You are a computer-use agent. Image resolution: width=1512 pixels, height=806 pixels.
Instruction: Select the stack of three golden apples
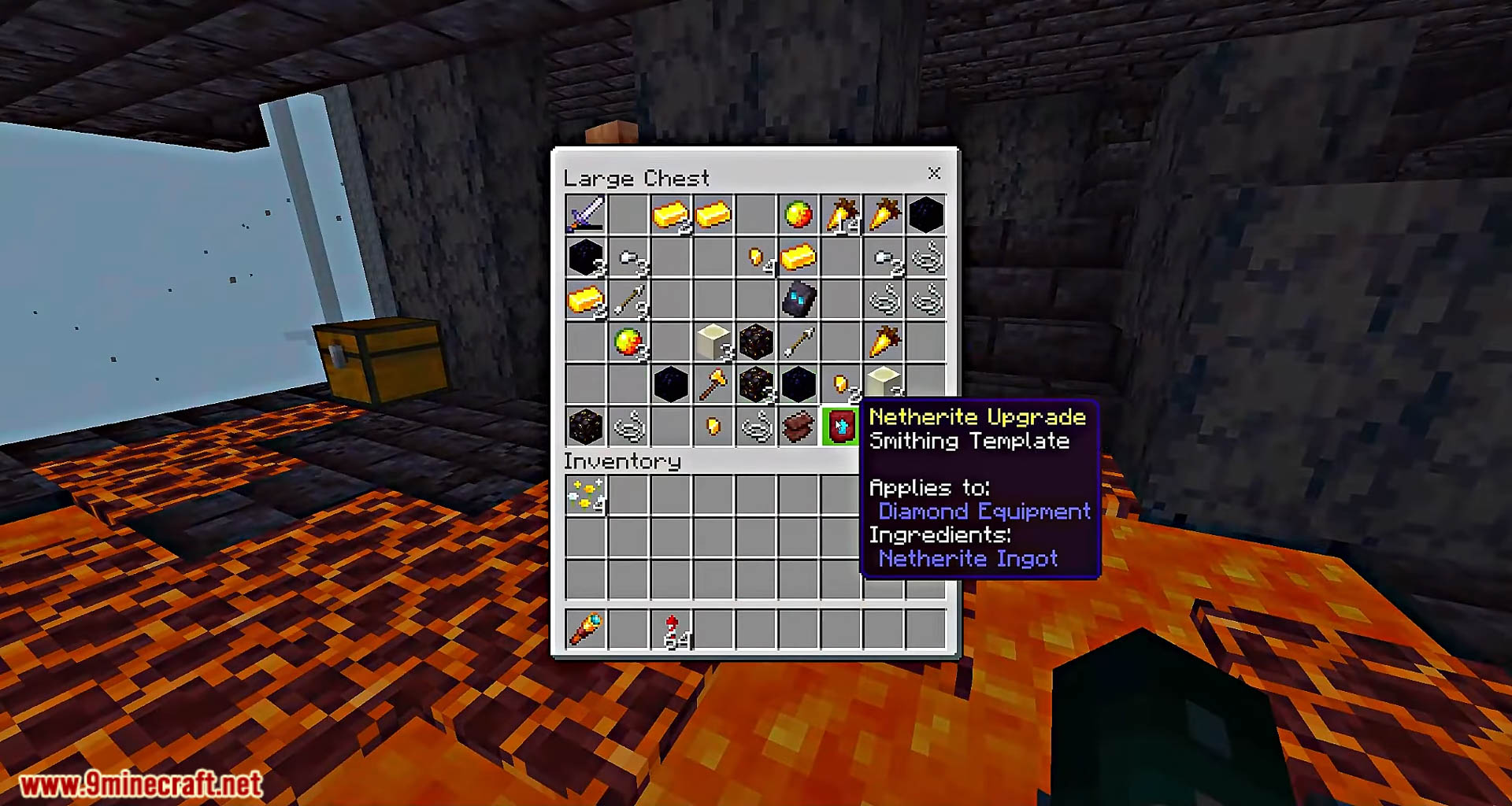[628, 342]
